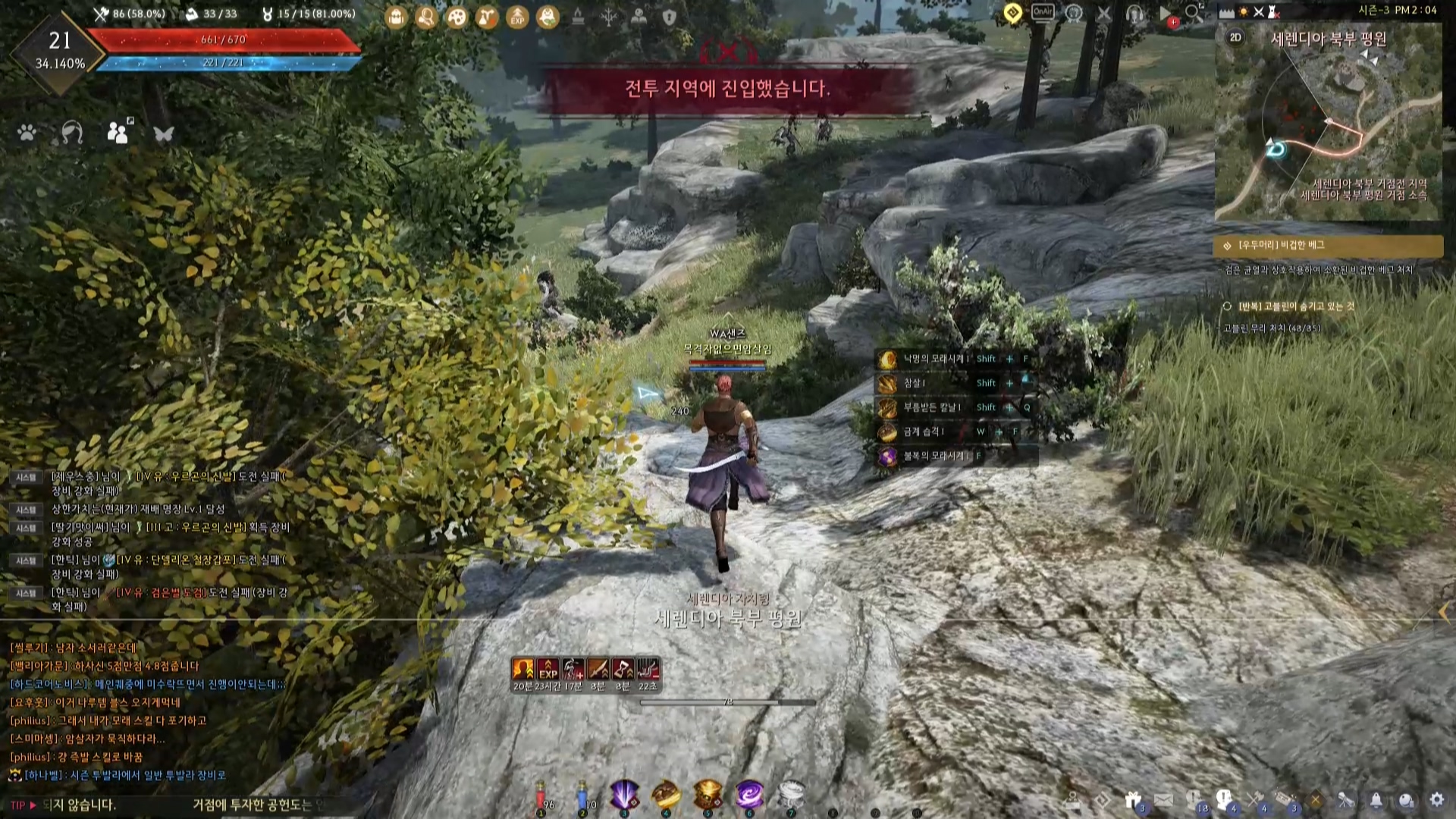This screenshot has width=1456, height=819.
Task: Open the gift box rewards icon
Action: click(x=1133, y=800)
